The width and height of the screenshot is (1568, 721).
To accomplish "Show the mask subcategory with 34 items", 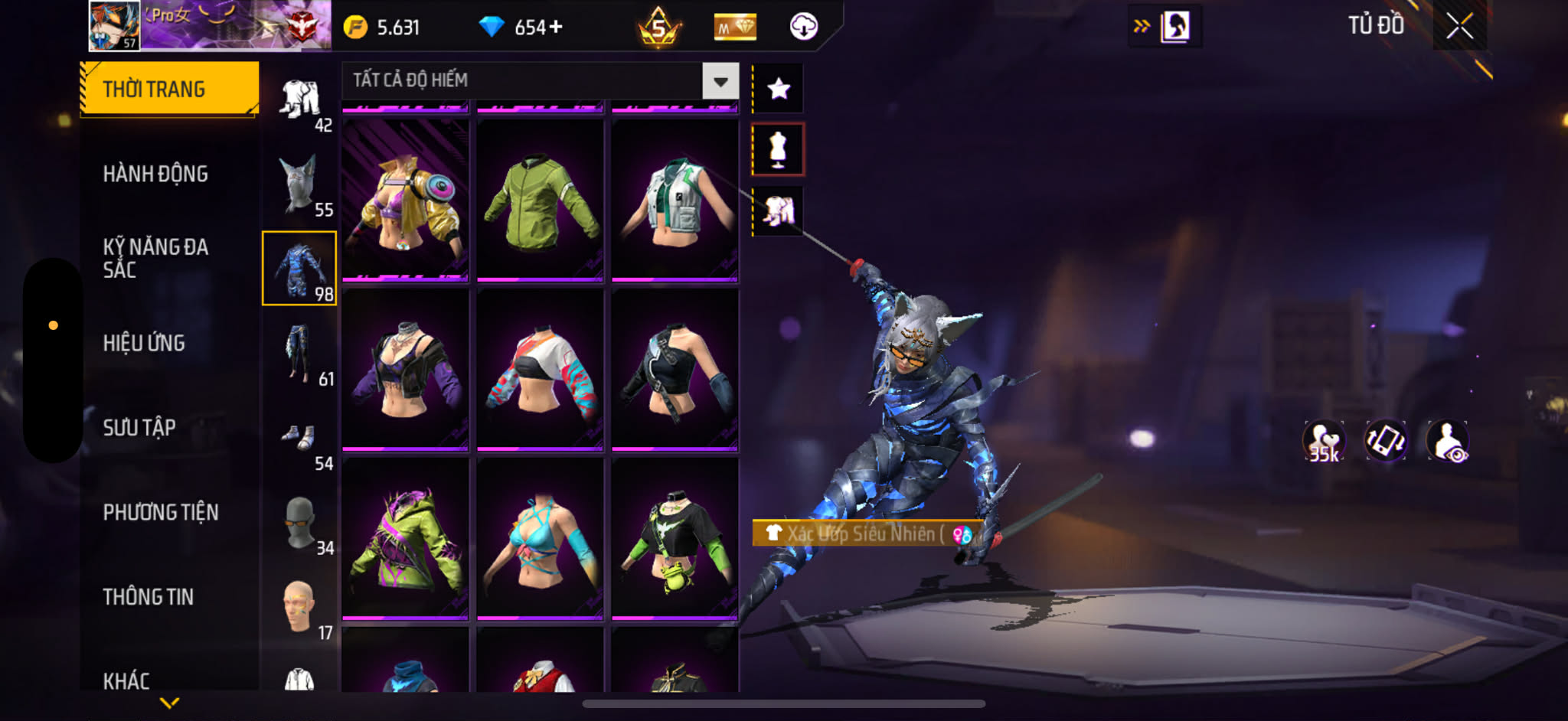I will tap(299, 524).
